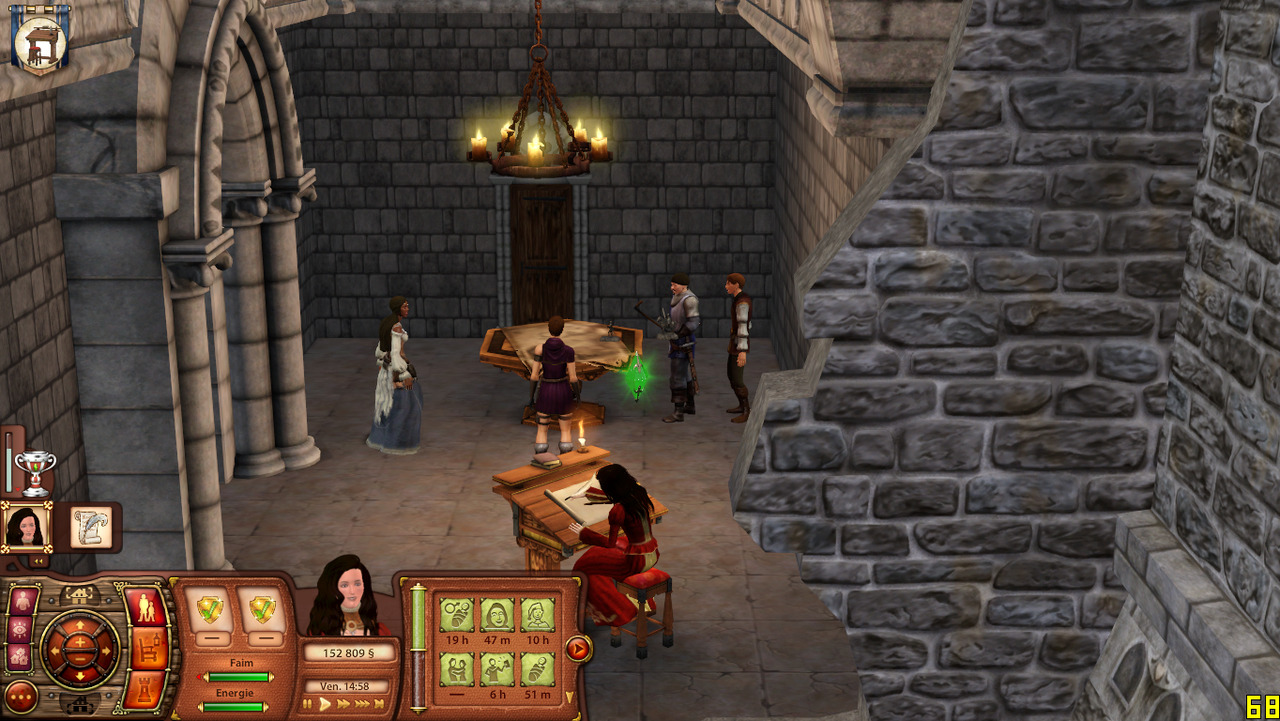1280x721 pixels.
Task: Pause the game
Action: tap(309, 704)
